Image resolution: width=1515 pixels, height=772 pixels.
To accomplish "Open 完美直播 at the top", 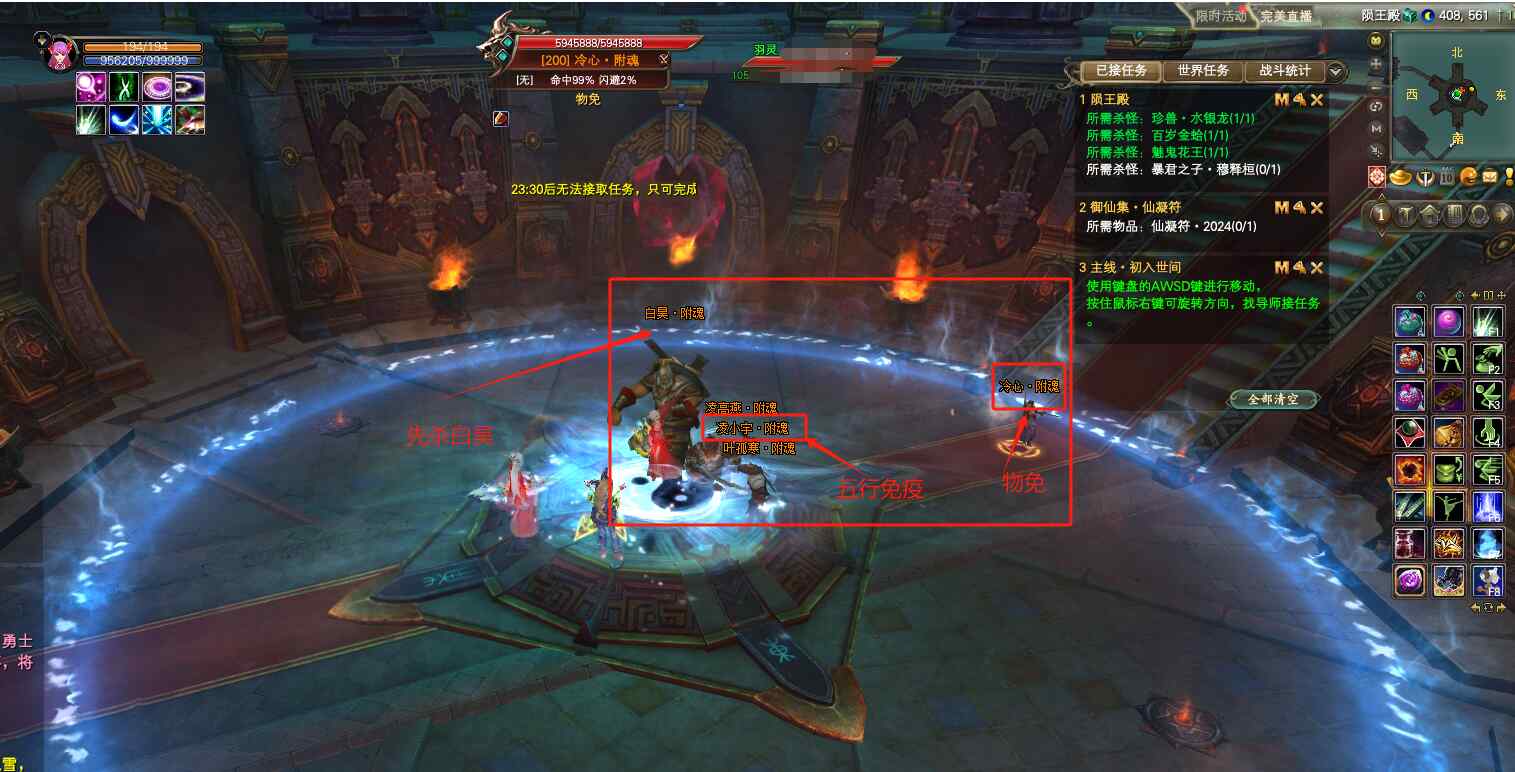I will point(1286,16).
